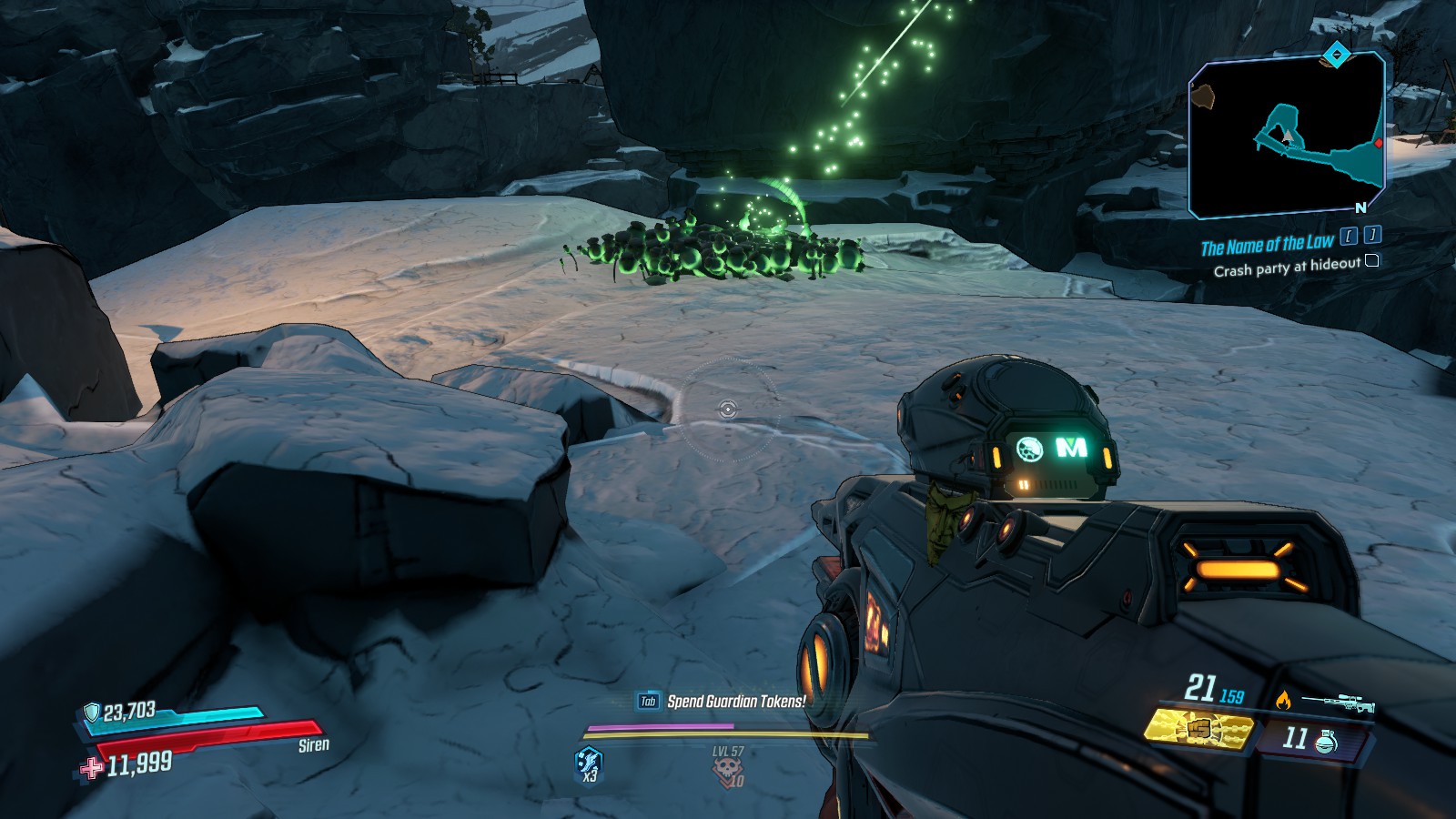Click the minimap in the corner

(1286, 135)
